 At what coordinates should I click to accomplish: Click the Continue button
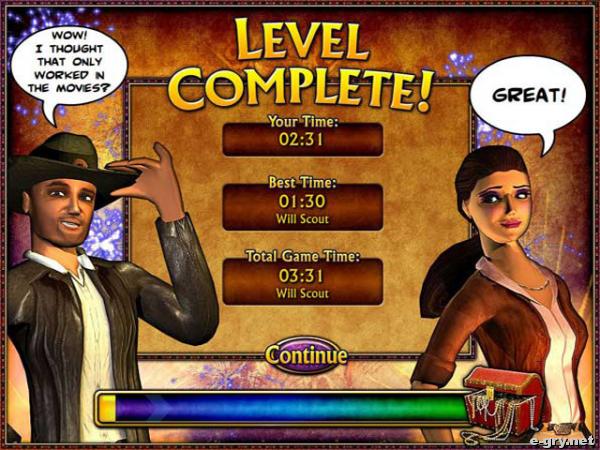[306, 354]
